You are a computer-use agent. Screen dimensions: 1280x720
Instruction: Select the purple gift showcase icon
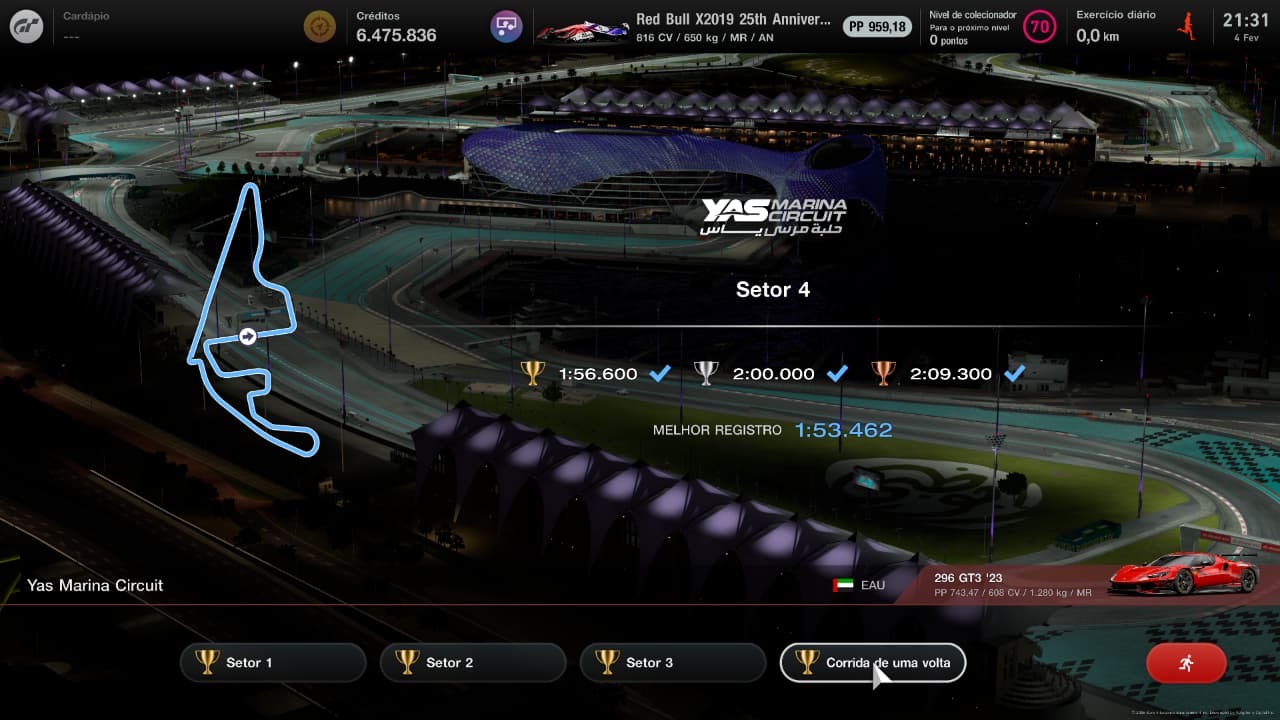(x=505, y=26)
